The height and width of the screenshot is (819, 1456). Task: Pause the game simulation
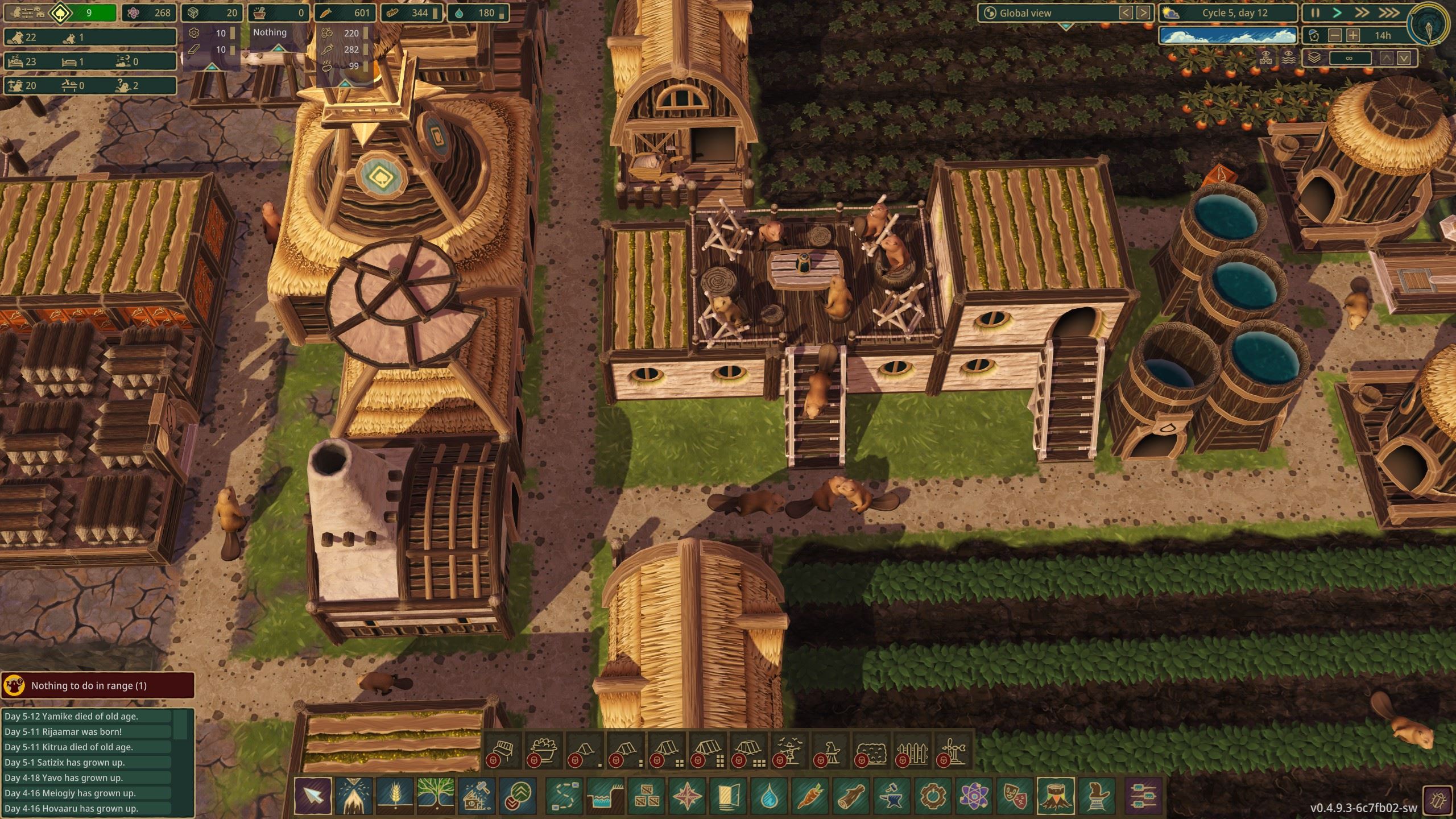1315,13
